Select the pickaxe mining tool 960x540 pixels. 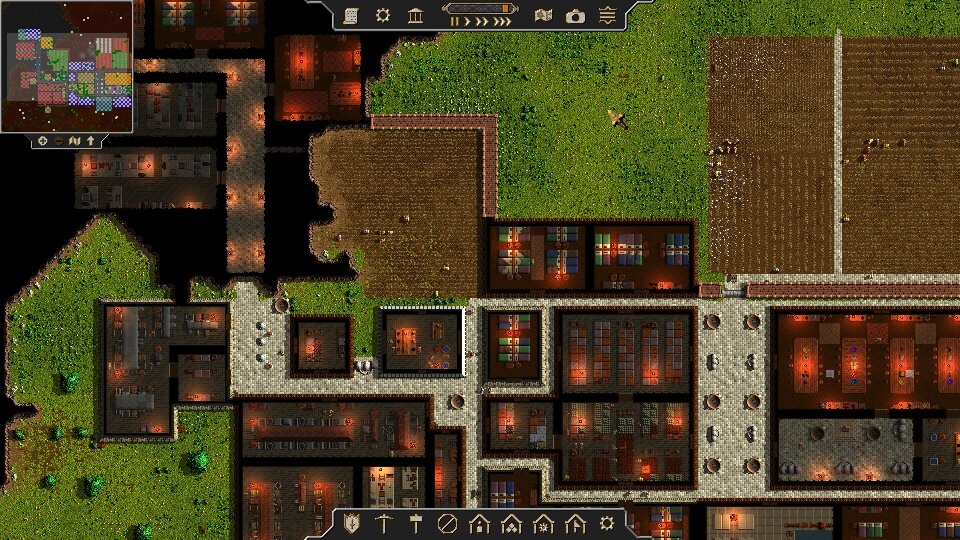pyautogui.click(x=383, y=523)
